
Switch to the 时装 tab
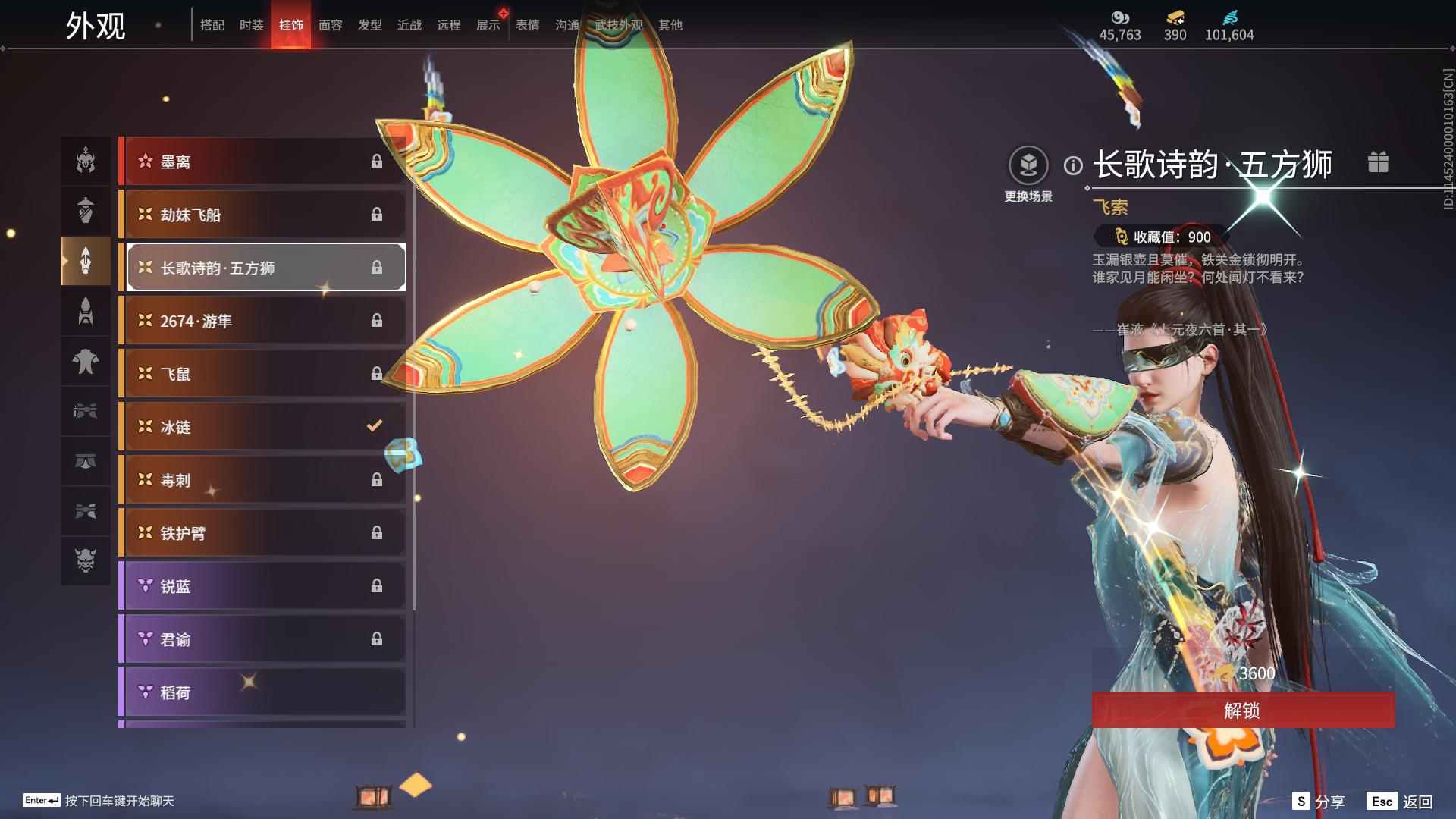tap(251, 25)
